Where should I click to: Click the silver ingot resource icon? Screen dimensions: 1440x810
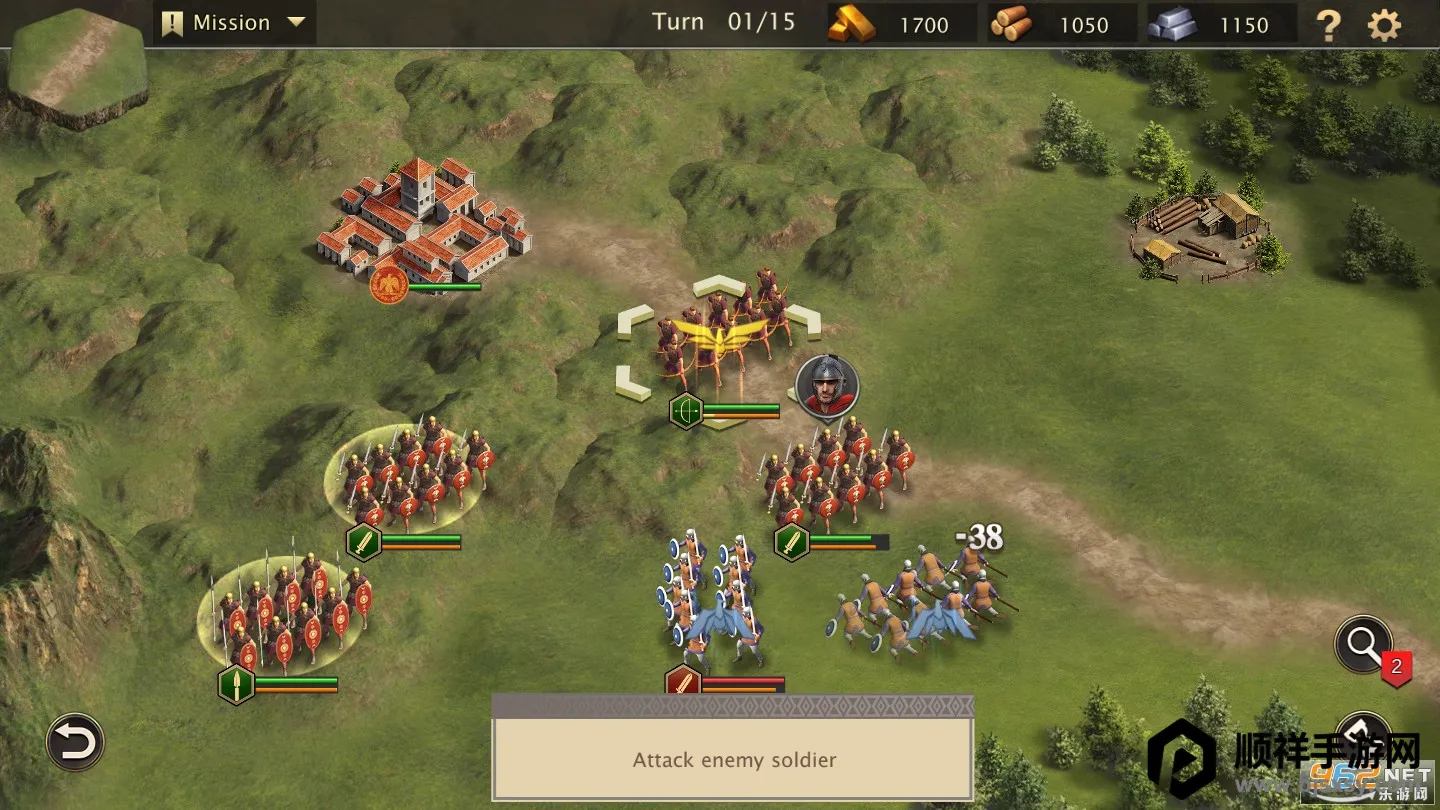tap(1172, 24)
